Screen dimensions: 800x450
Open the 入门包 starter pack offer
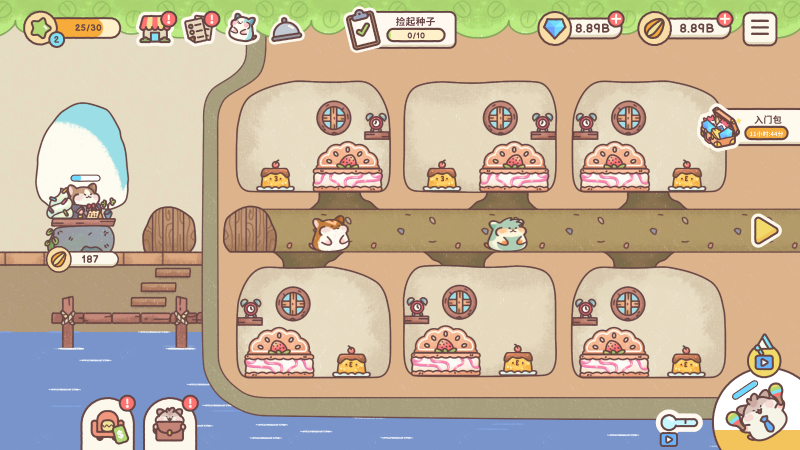(750, 127)
